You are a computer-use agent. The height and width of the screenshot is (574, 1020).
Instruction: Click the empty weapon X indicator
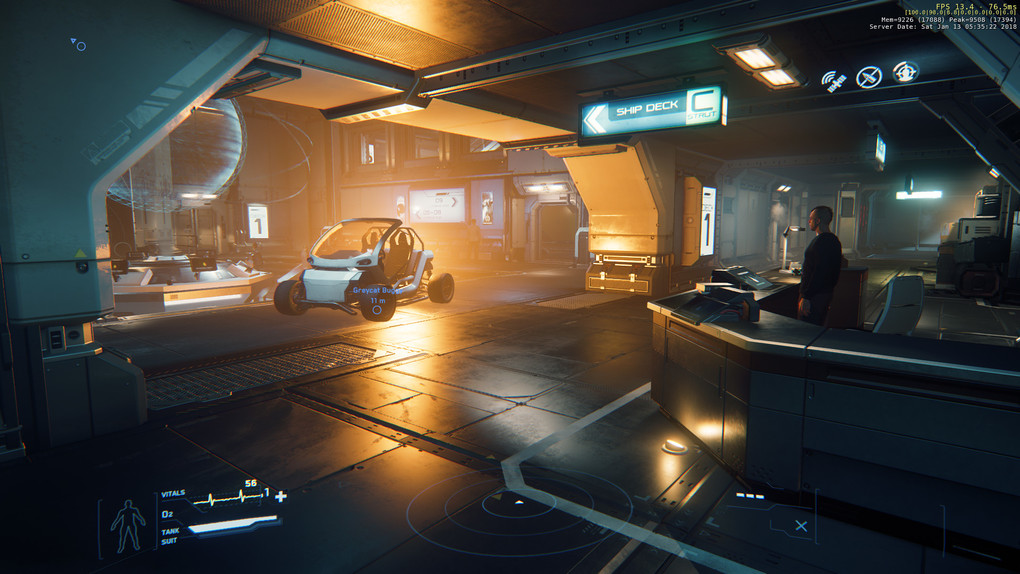tap(800, 526)
